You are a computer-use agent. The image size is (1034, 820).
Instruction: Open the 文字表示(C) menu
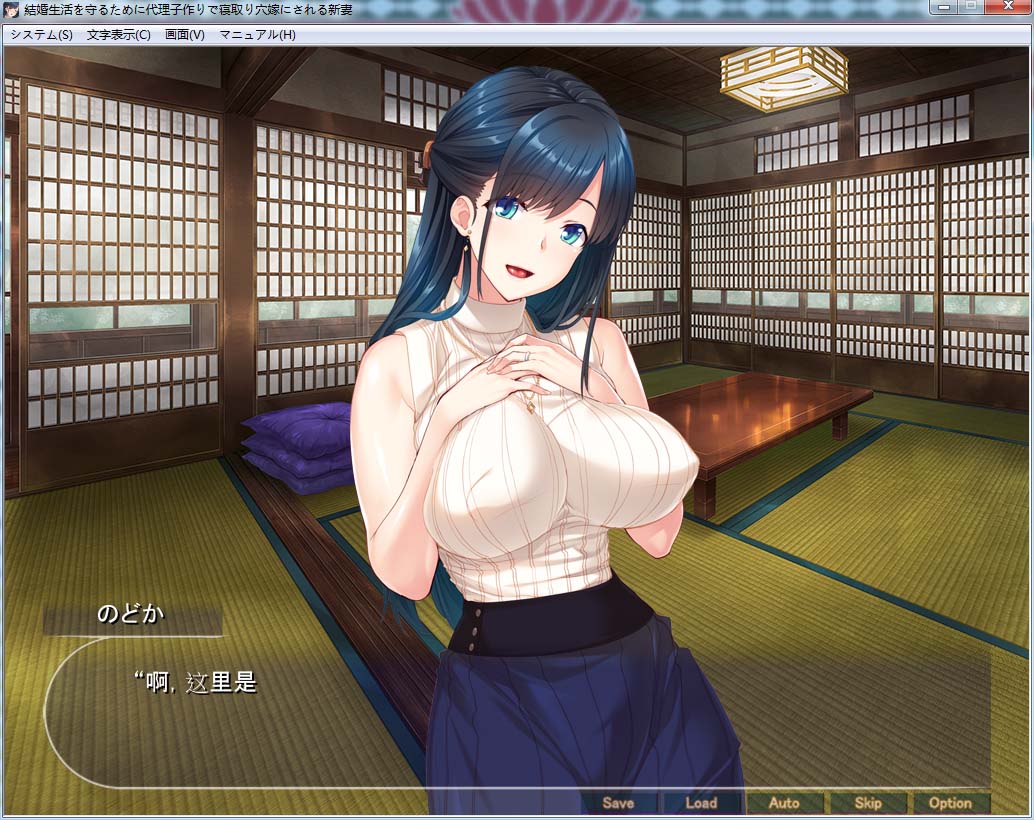(118, 35)
